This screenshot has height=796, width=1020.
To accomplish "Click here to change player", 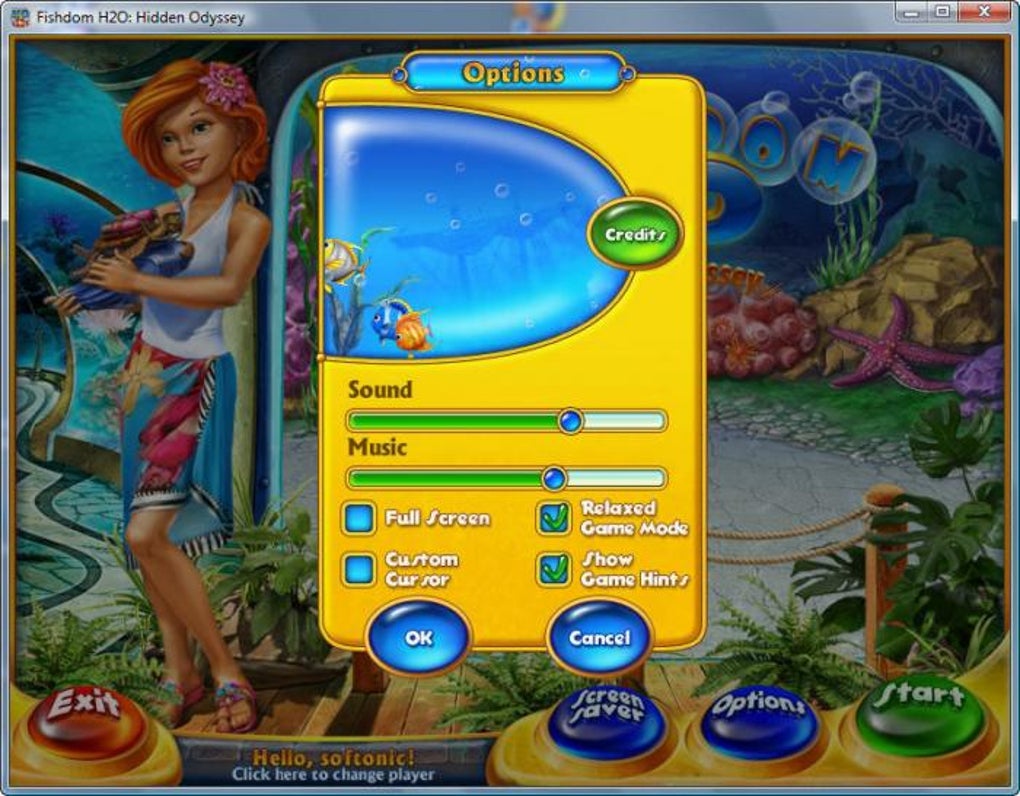I will pos(333,774).
